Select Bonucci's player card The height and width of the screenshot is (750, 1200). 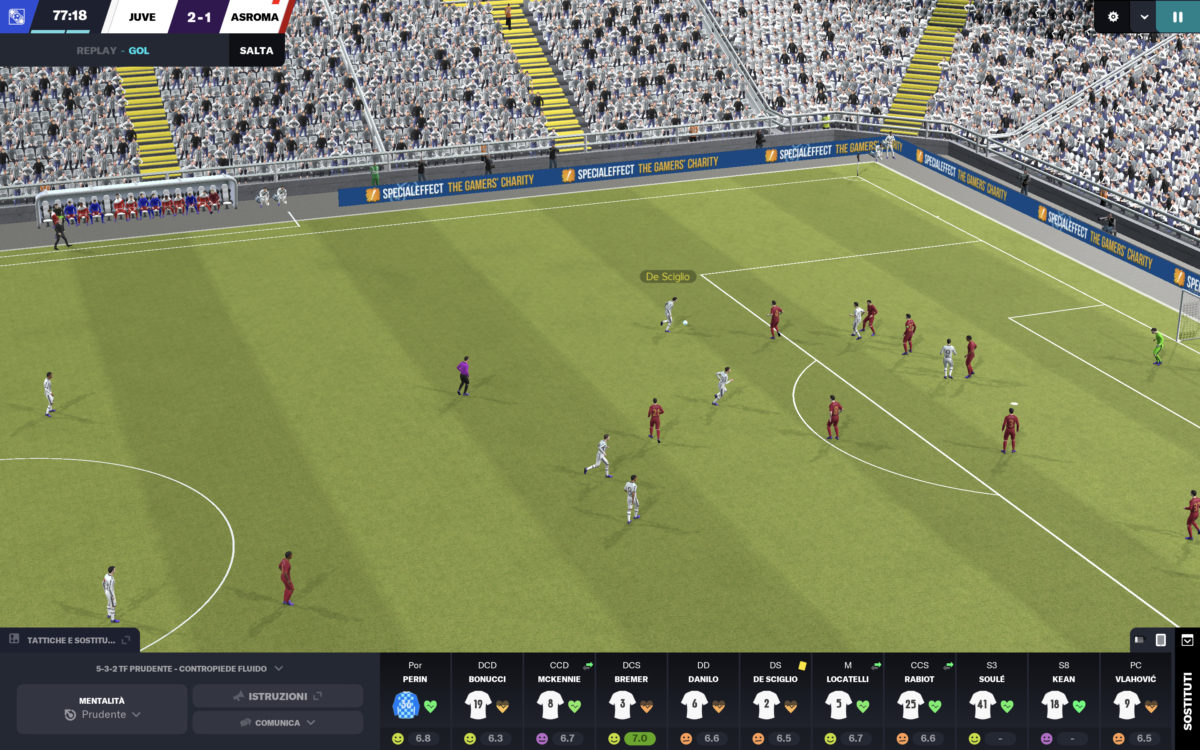pyautogui.click(x=487, y=702)
